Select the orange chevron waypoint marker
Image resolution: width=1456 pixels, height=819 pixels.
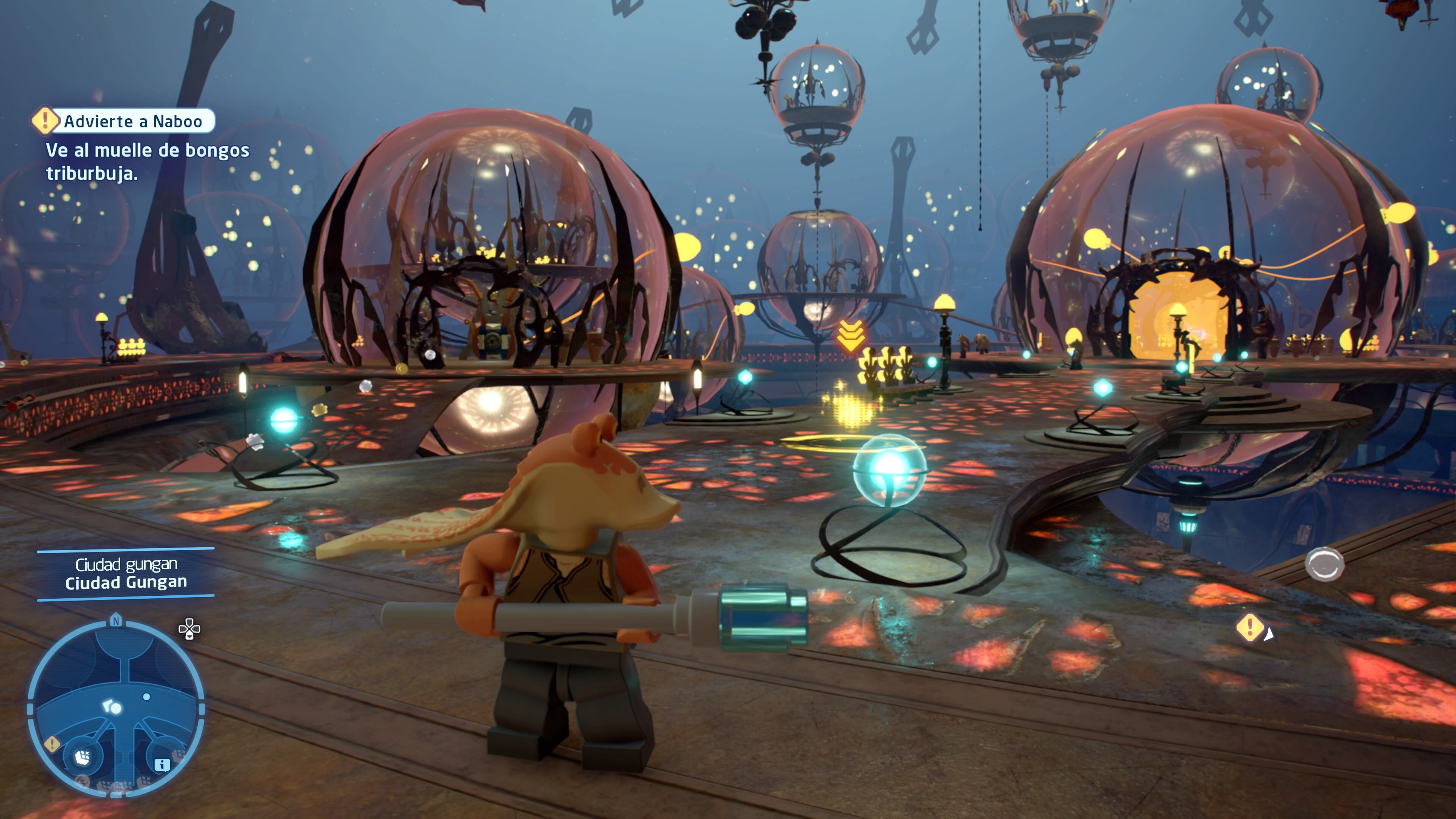point(850,335)
